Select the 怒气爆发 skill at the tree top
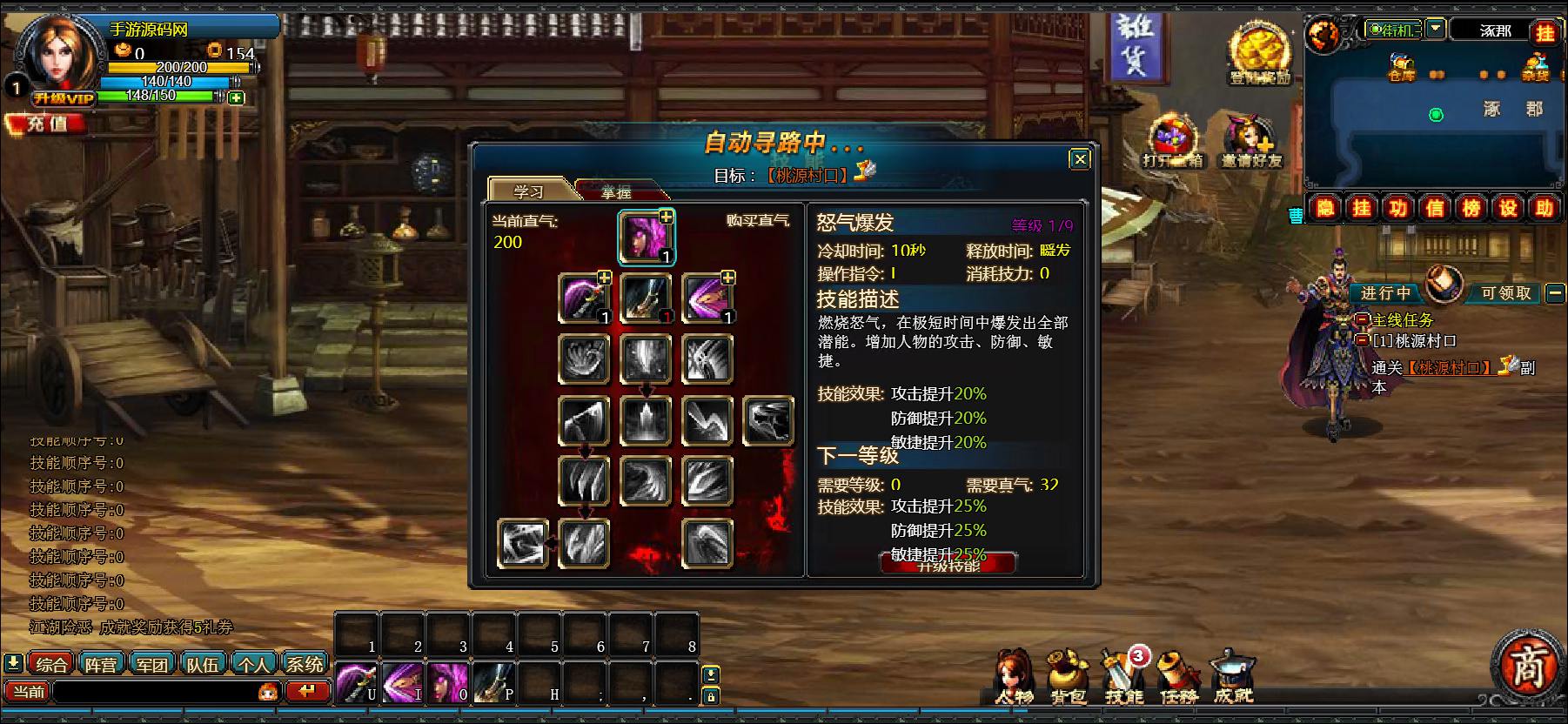 (647, 237)
